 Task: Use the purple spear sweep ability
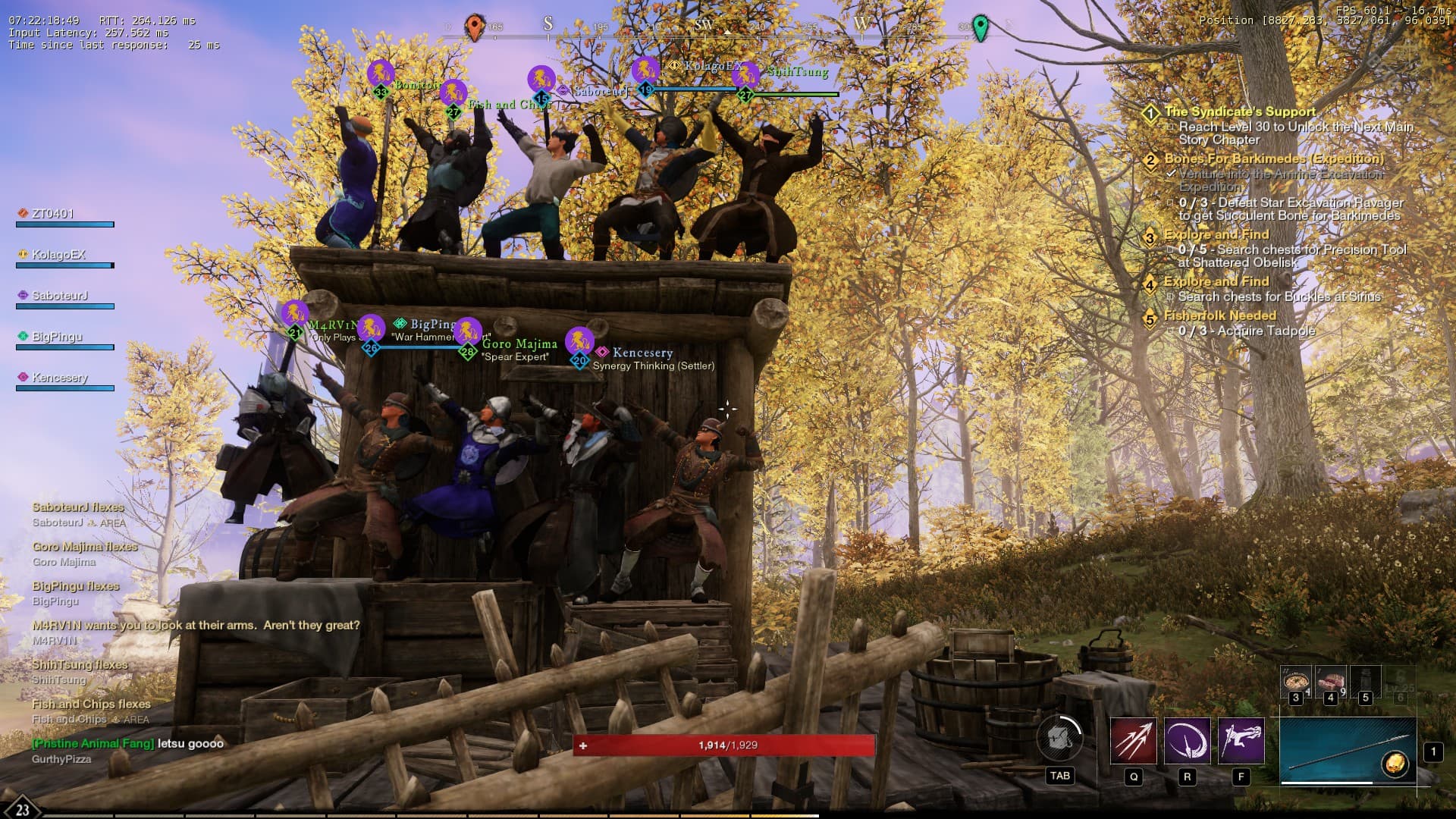pos(1187,741)
